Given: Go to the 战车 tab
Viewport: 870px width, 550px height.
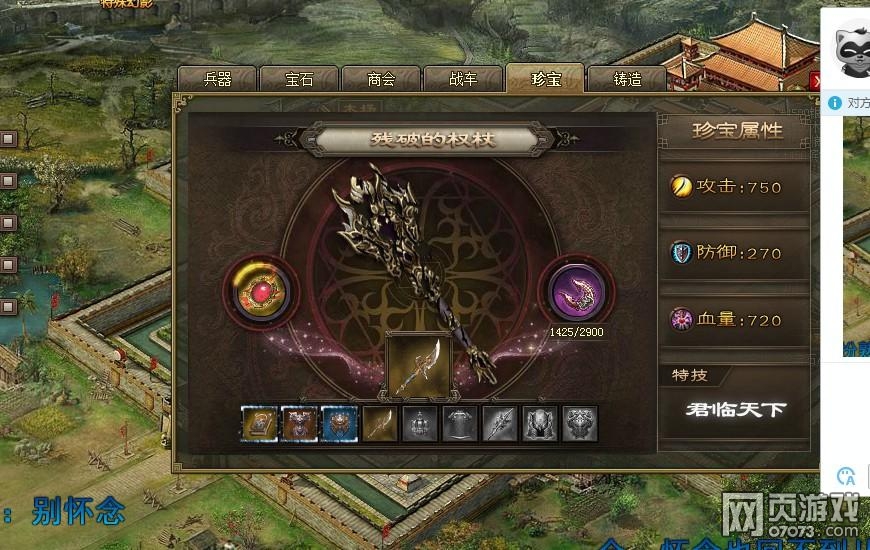Looking at the screenshot, I should coord(463,80).
